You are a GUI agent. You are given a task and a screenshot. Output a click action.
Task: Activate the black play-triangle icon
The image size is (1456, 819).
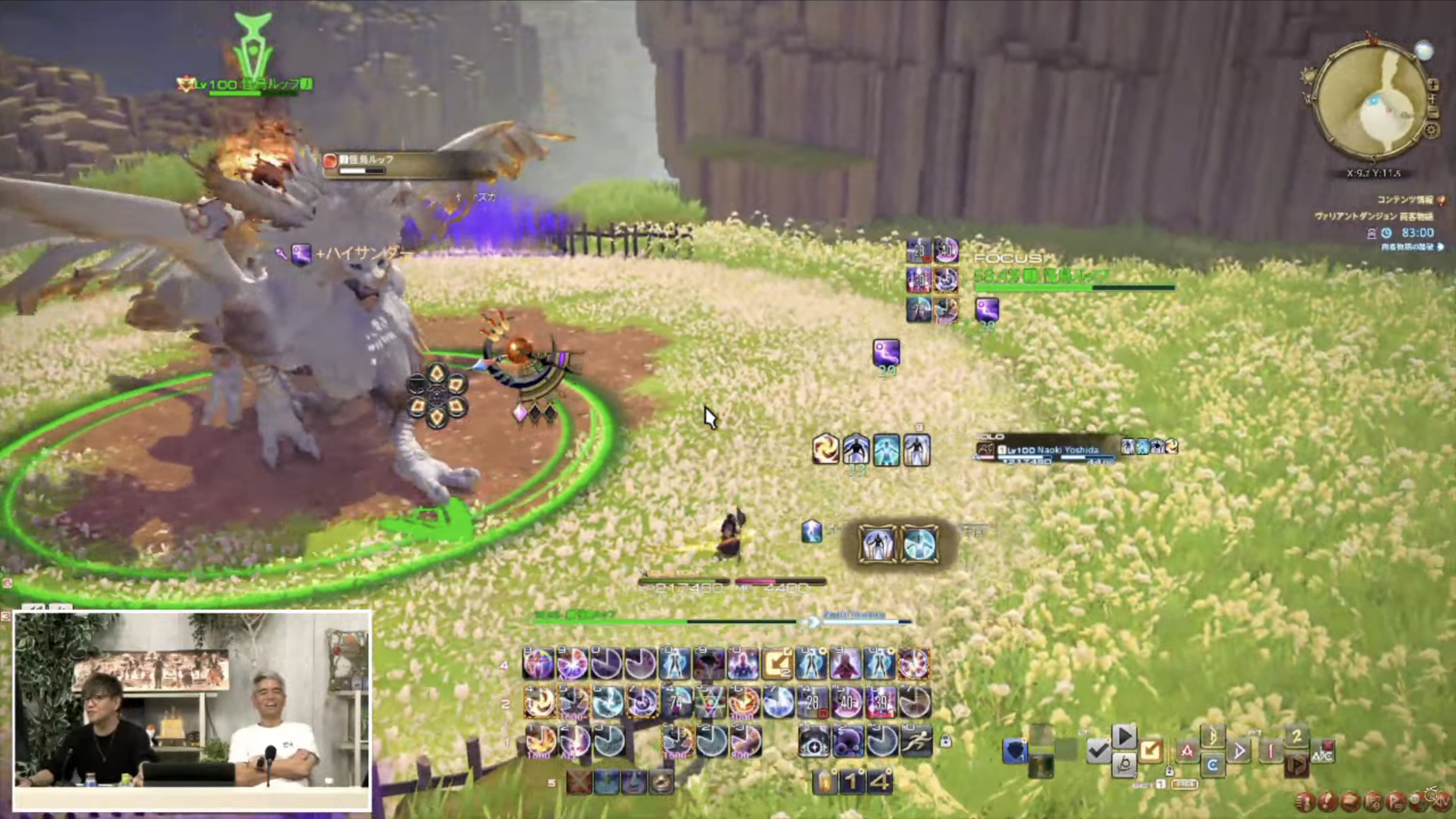pyautogui.click(x=1124, y=737)
